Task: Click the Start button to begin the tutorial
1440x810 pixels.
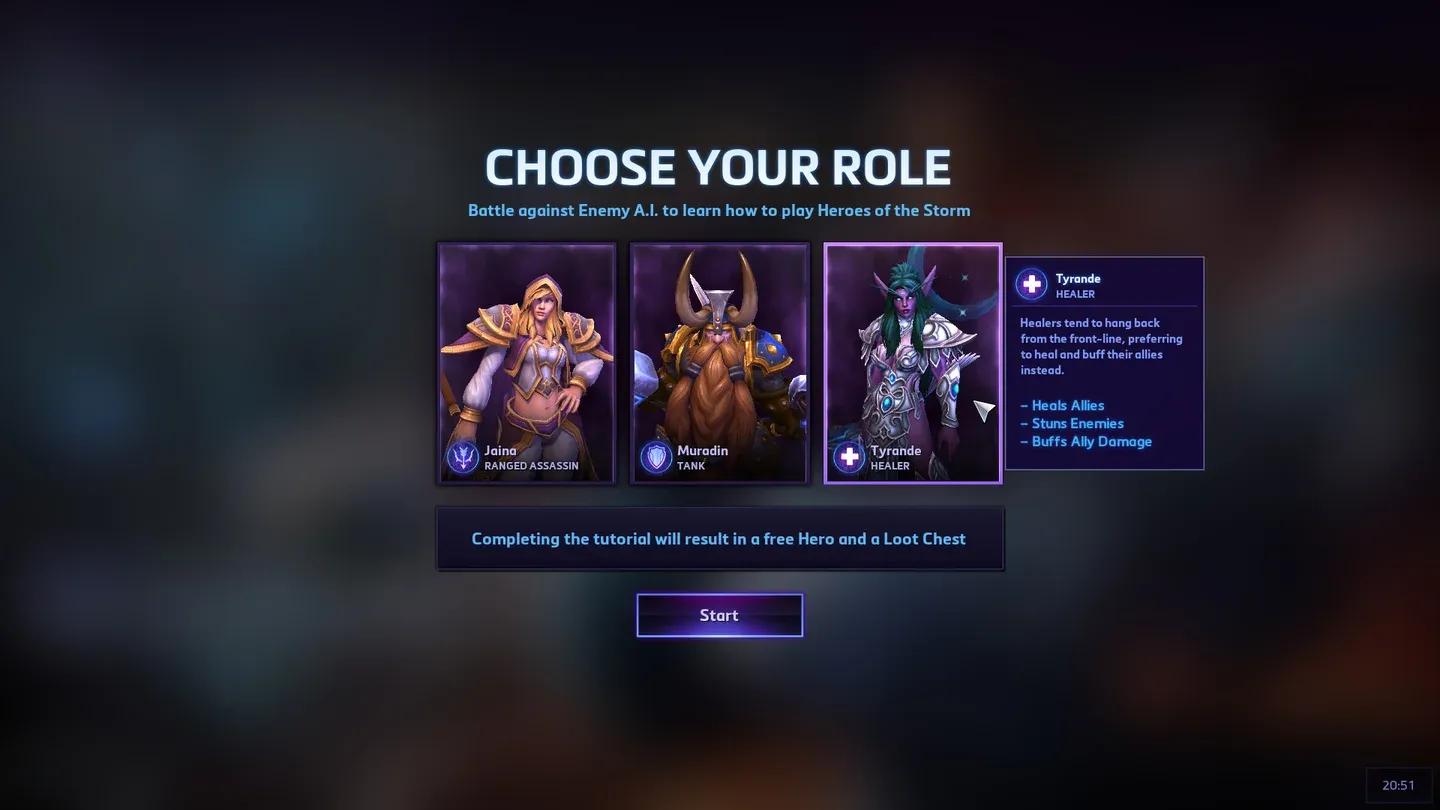Action: click(x=719, y=614)
